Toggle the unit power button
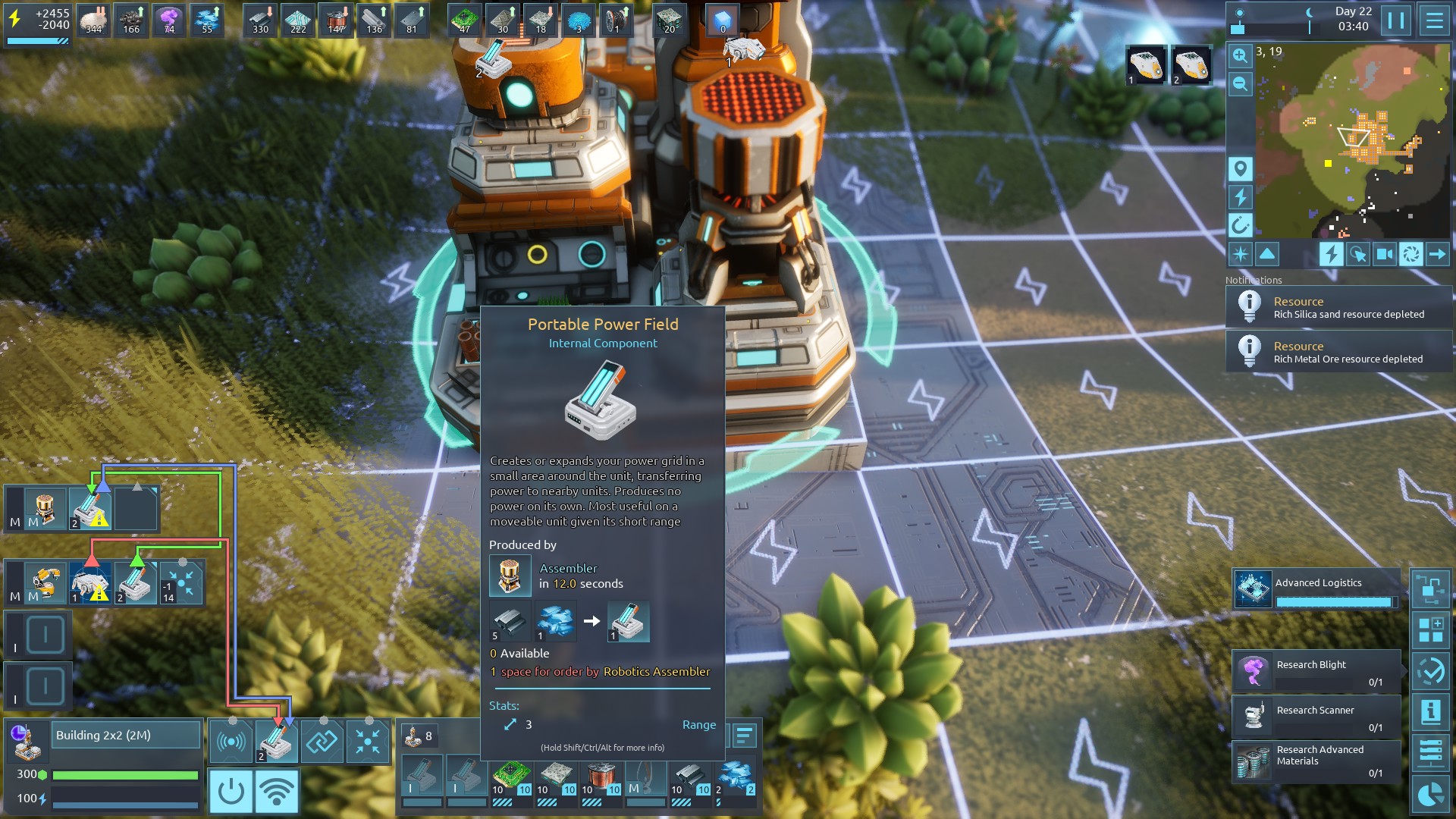This screenshot has height=819, width=1456. (231, 791)
